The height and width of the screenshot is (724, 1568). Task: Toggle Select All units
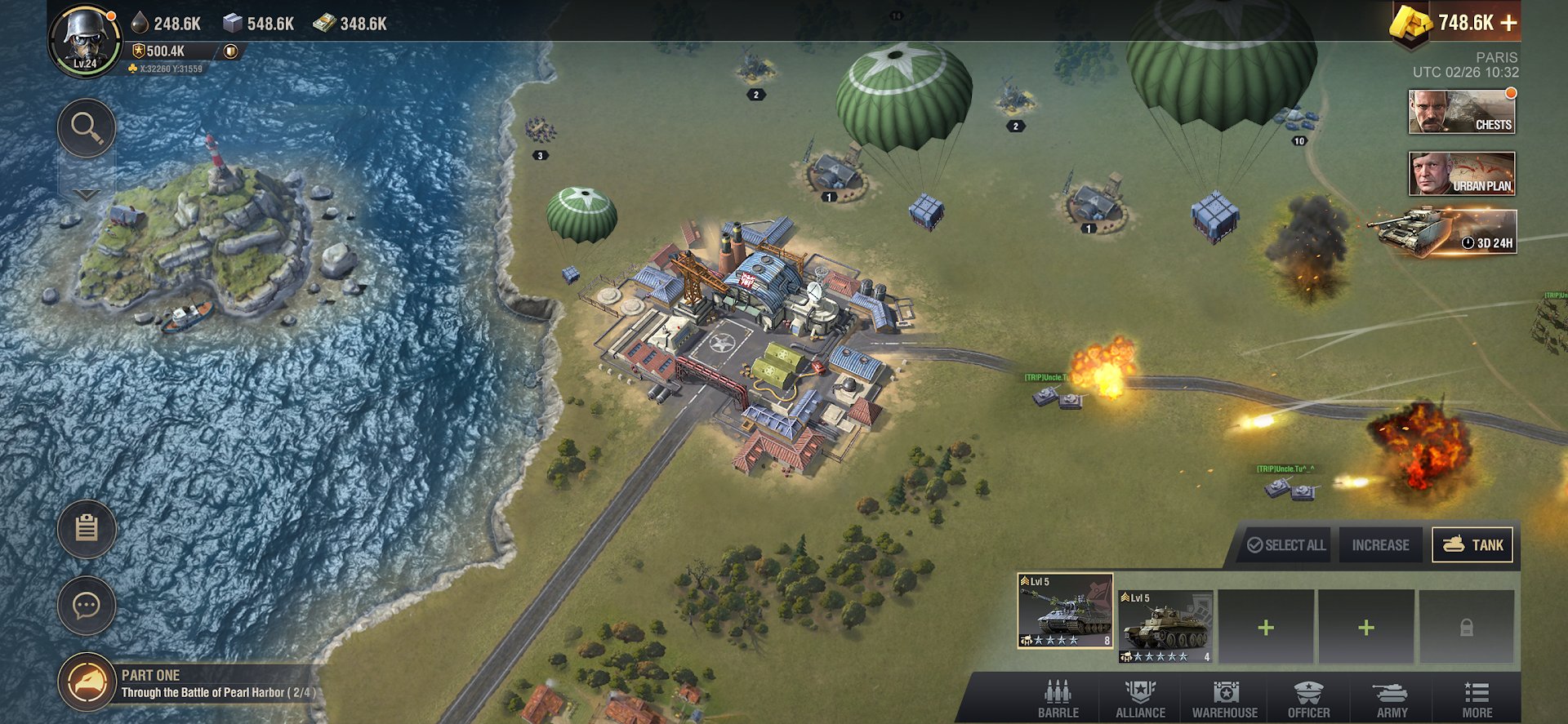(x=1286, y=545)
